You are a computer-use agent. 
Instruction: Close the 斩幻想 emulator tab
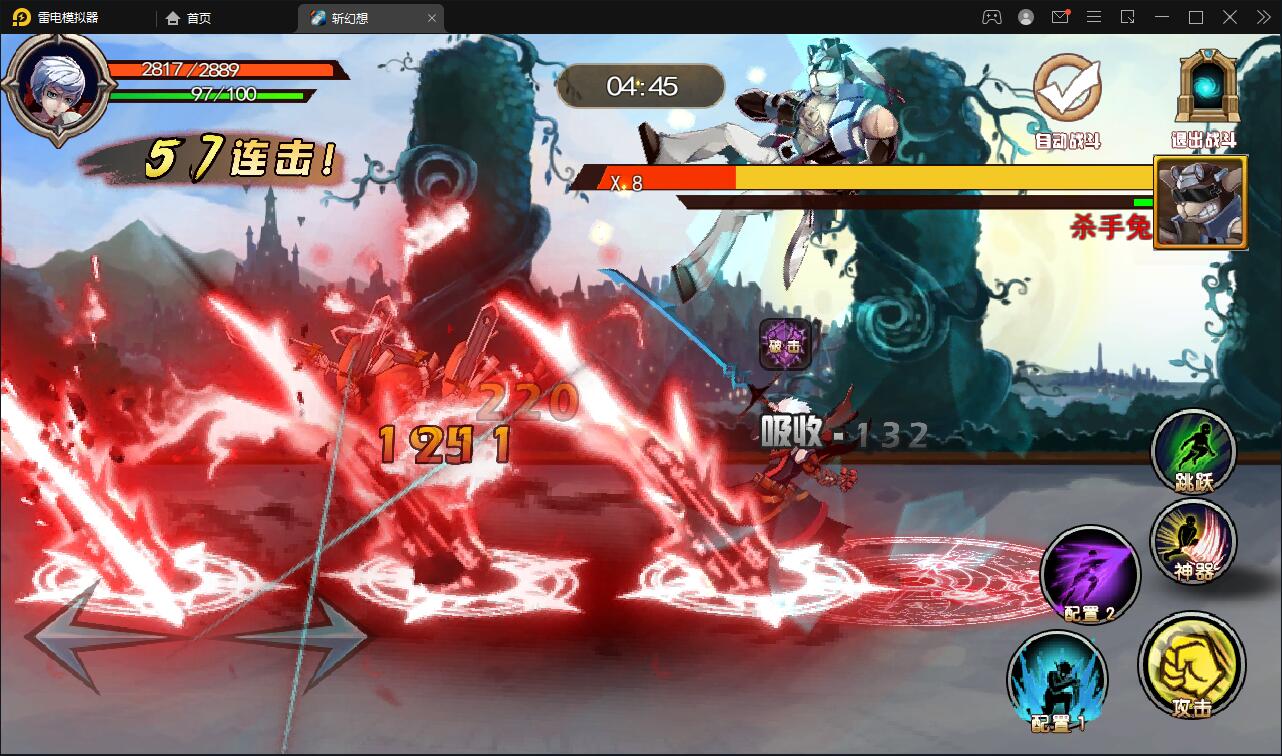point(432,18)
